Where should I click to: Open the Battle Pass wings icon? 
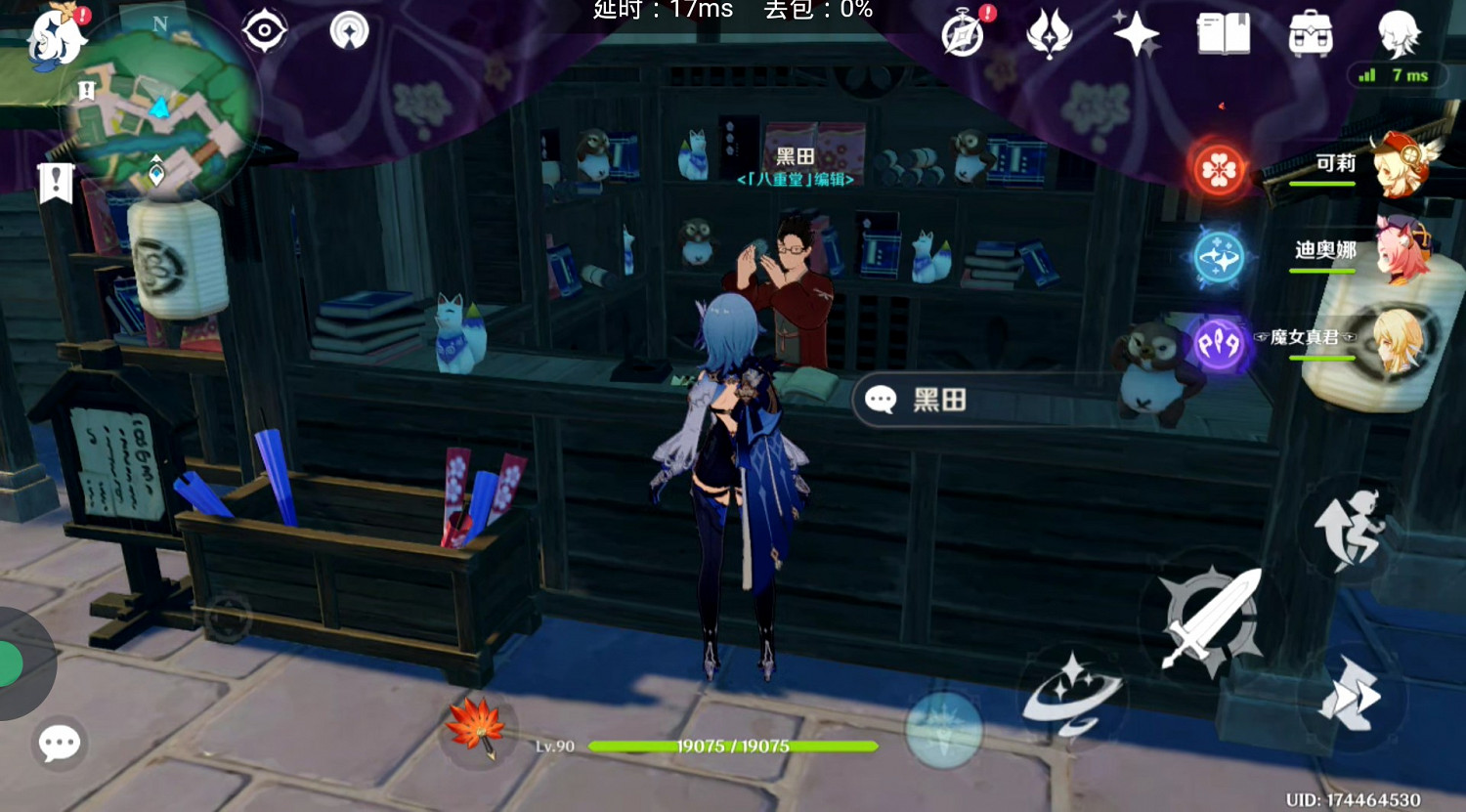(x=1048, y=30)
